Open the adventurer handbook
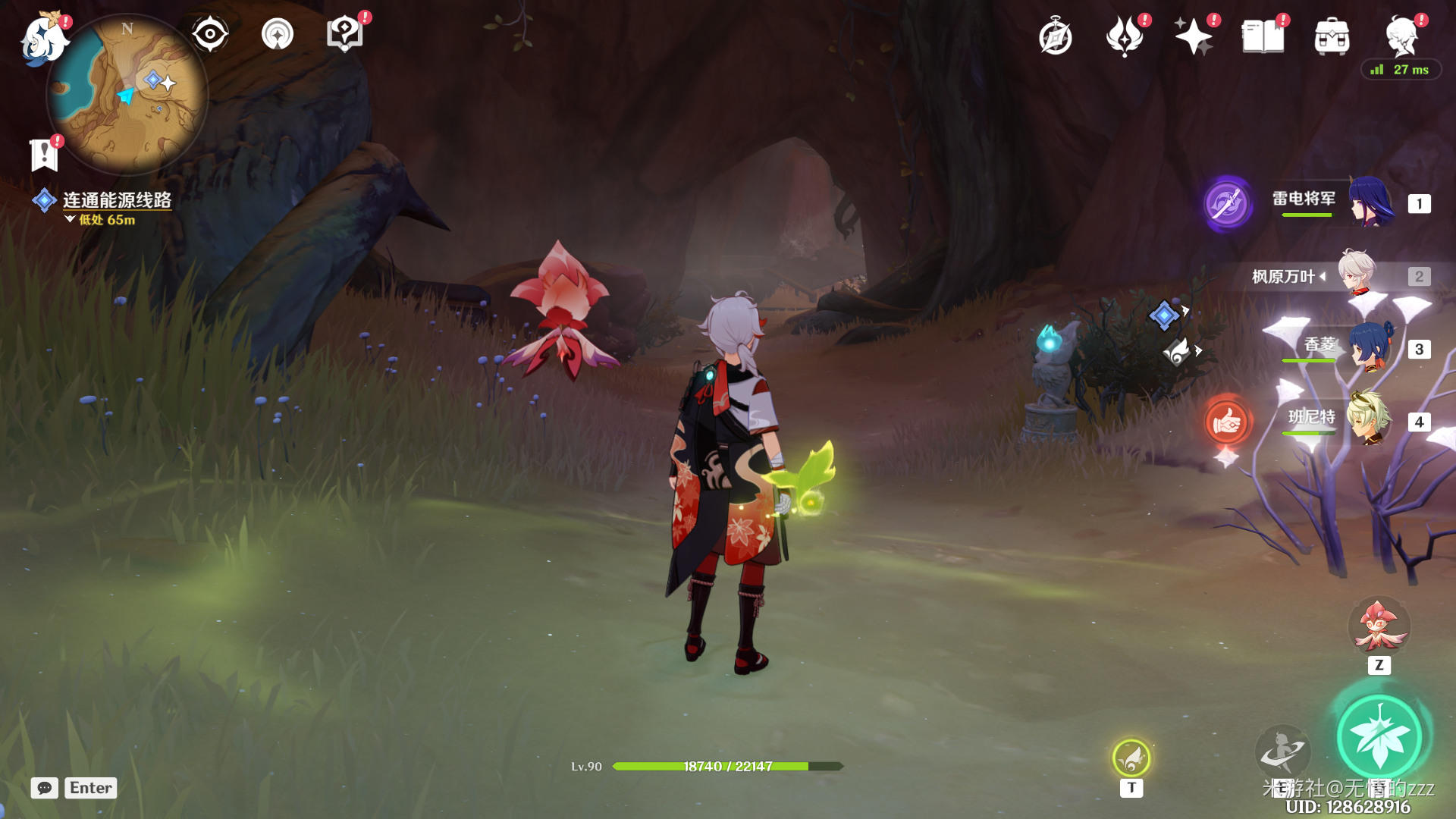Viewport: 1456px width, 819px height. click(x=1263, y=36)
